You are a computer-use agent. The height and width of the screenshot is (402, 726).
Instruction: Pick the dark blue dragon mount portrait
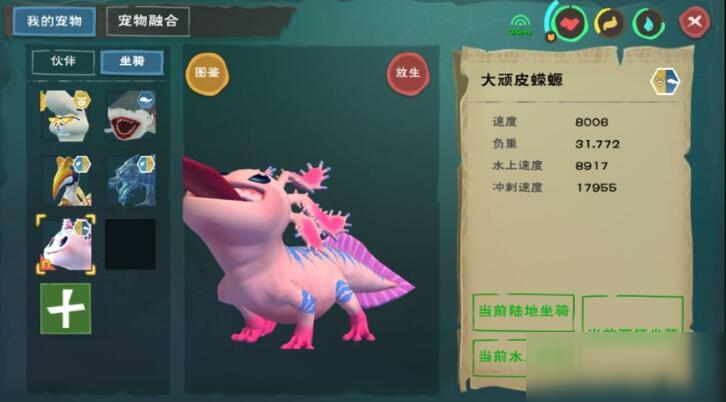(130, 180)
